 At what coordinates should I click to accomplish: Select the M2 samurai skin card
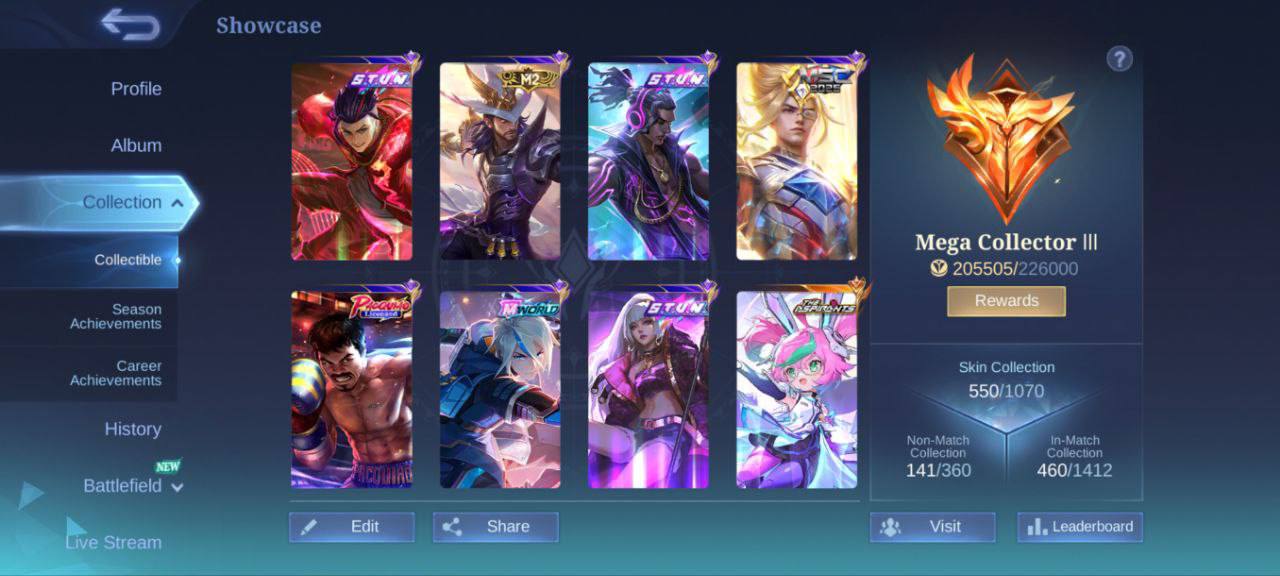[x=500, y=162]
